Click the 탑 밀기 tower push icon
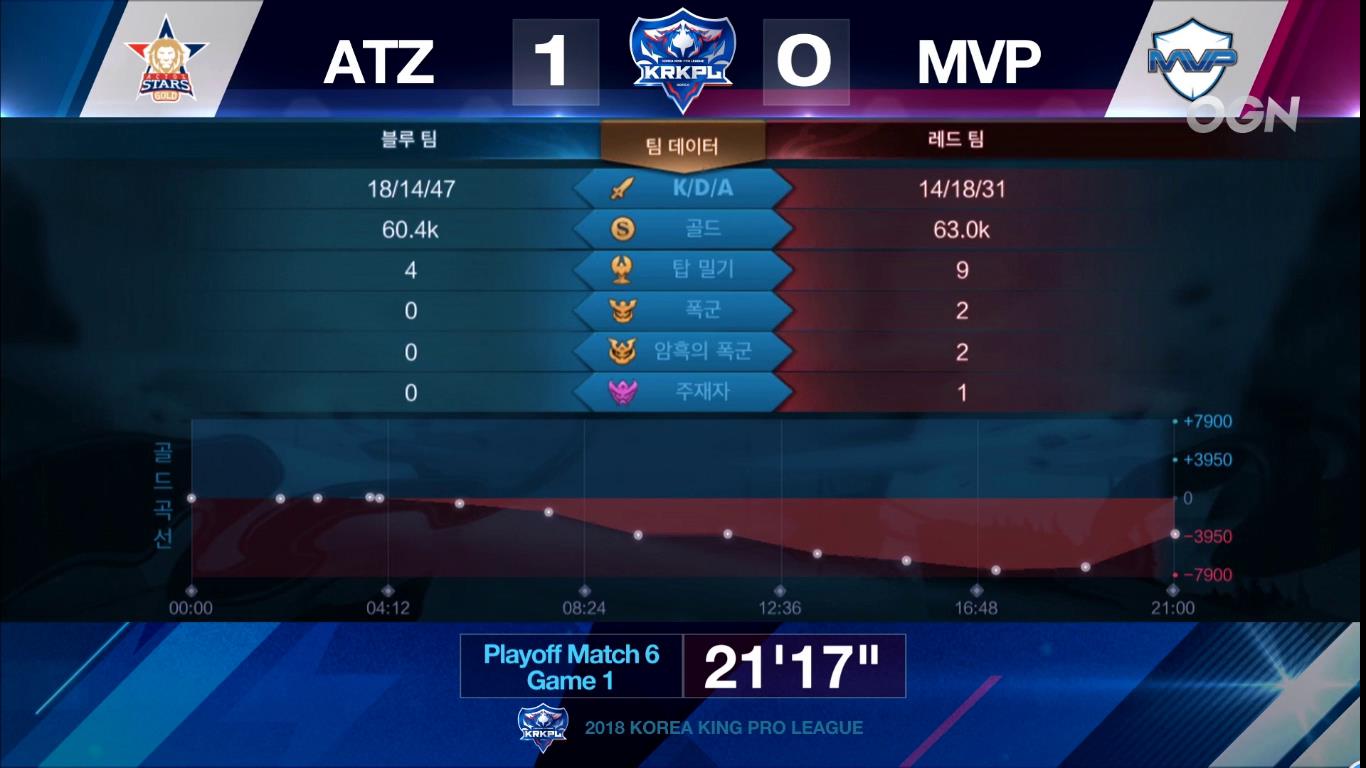1366x768 pixels. coord(621,269)
